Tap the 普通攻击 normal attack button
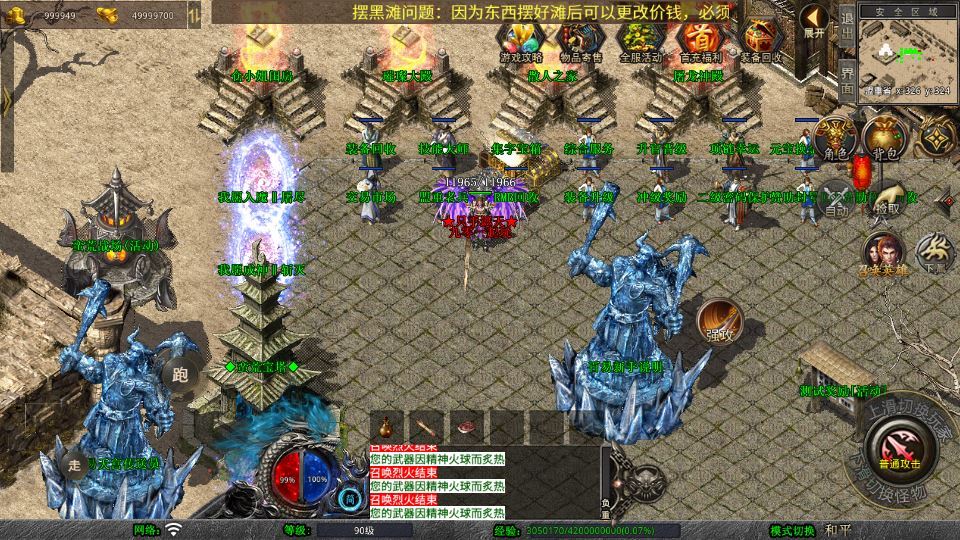960x540 pixels. tap(899, 446)
